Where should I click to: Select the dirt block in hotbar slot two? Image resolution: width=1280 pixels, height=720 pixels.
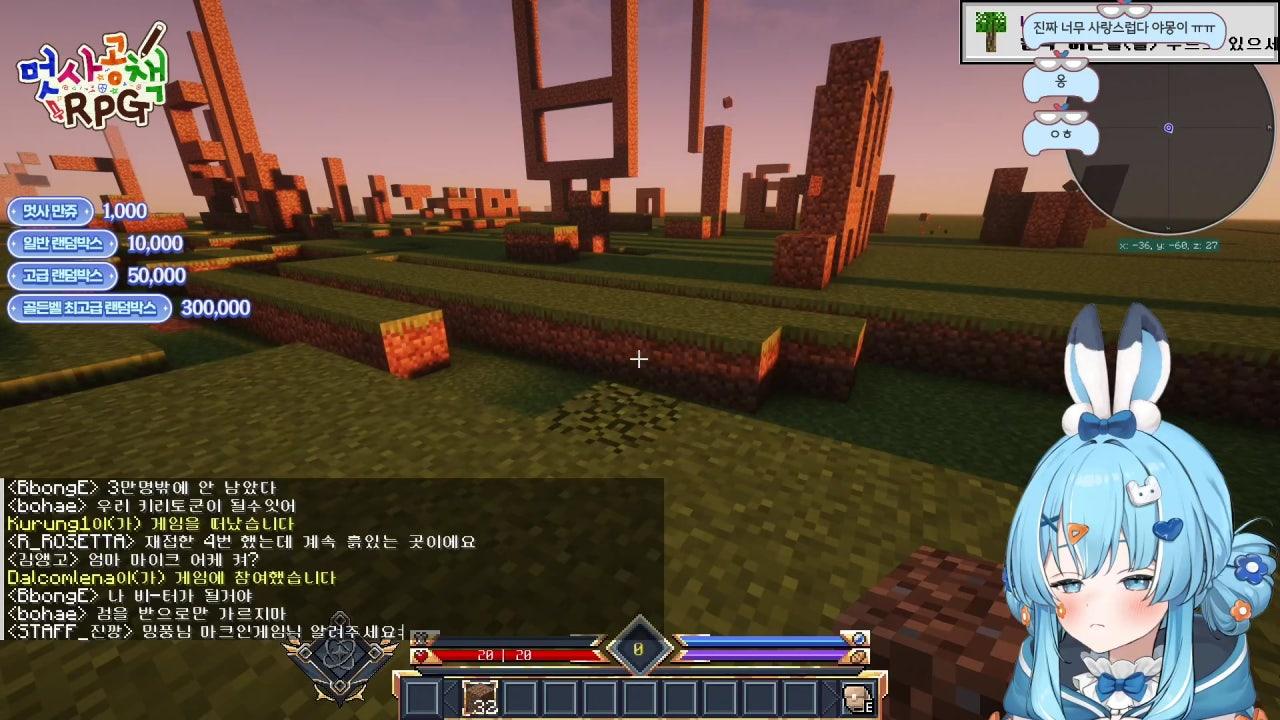(x=478, y=696)
